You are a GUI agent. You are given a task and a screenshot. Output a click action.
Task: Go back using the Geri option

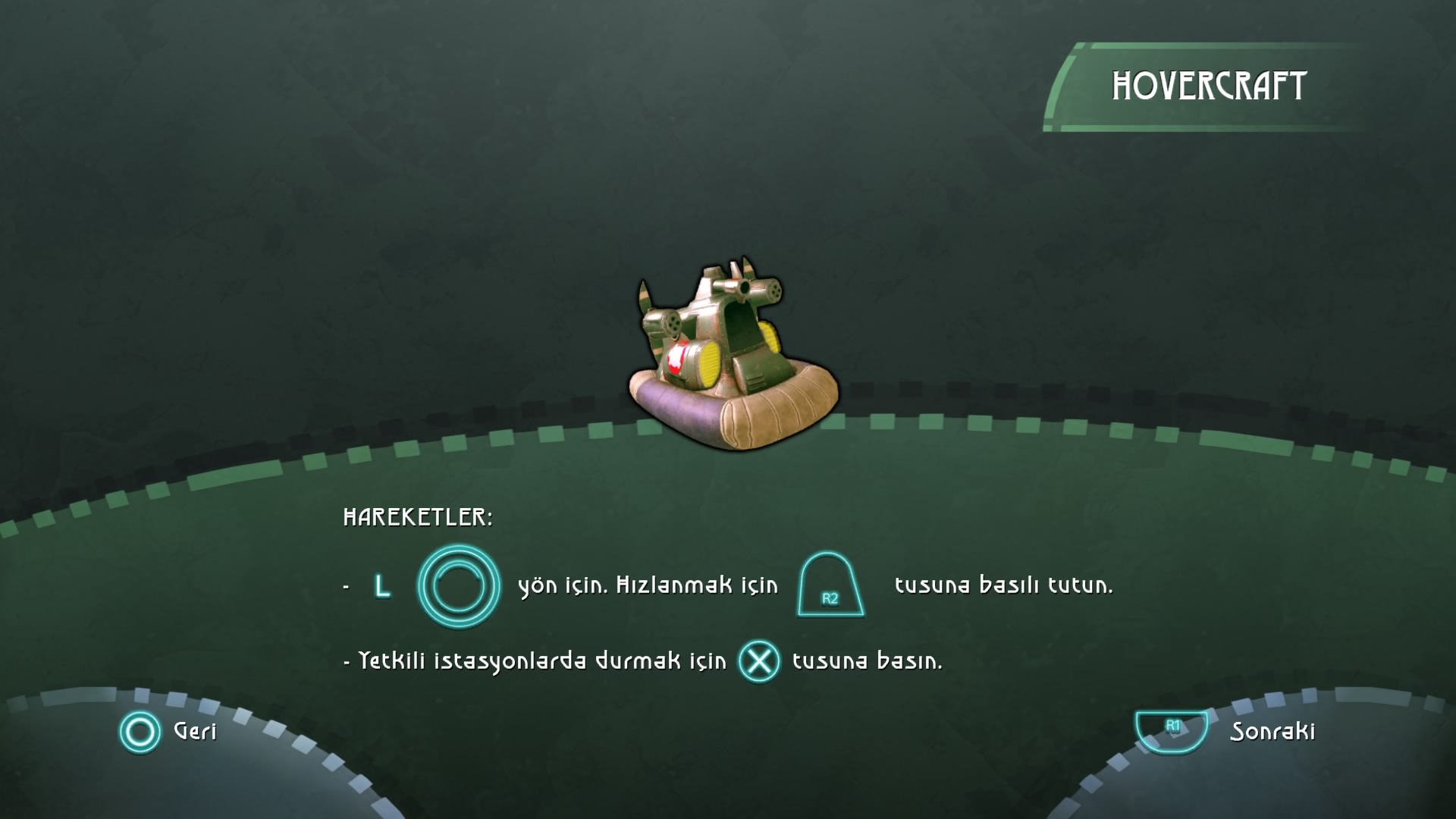(x=168, y=732)
